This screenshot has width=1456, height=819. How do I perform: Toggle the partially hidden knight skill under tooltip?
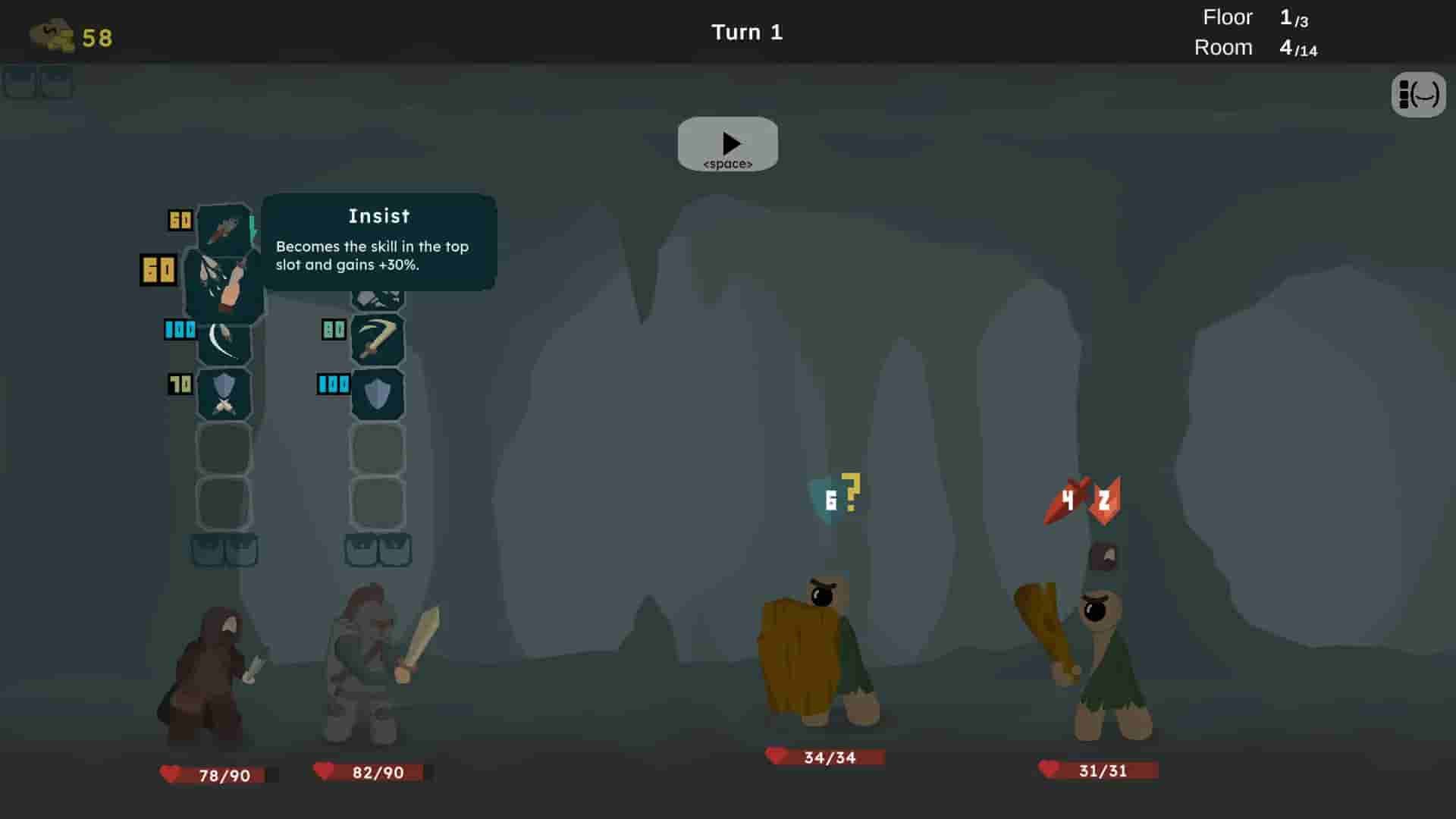coord(379,300)
